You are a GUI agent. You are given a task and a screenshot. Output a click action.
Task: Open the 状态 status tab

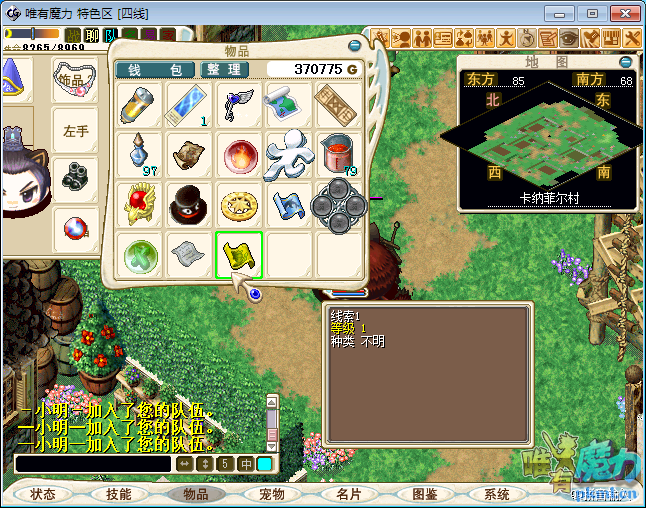coord(42,494)
